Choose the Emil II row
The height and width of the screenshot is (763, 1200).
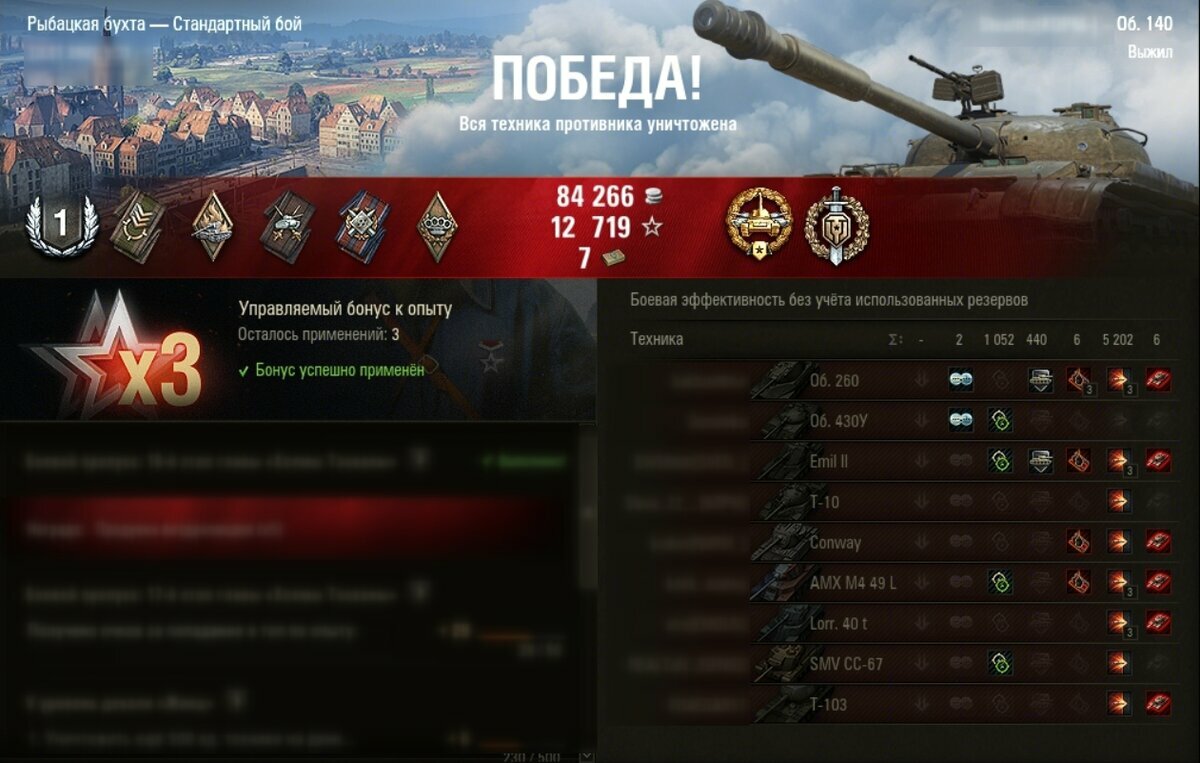[x=829, y=461]
